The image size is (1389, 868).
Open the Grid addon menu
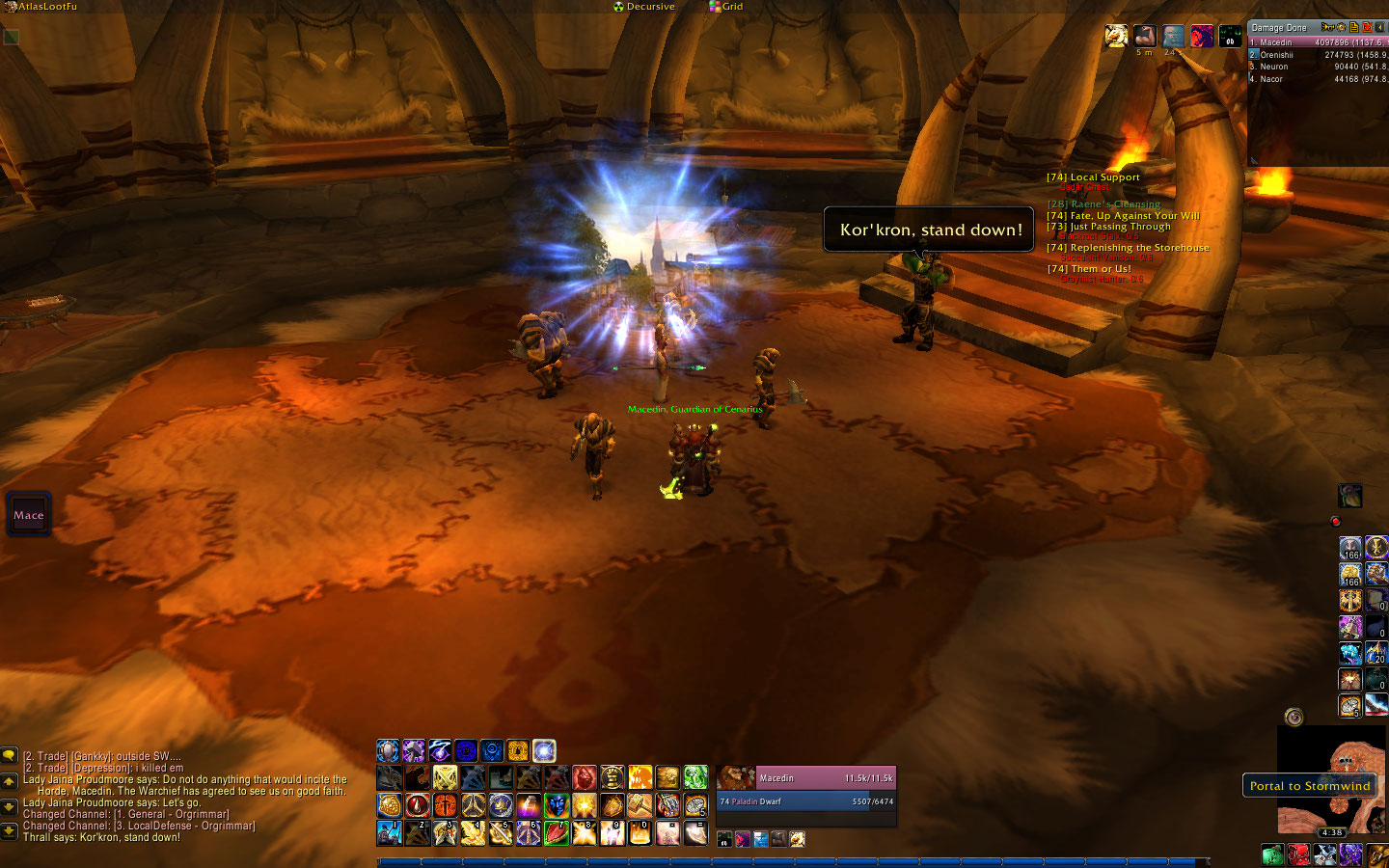click(726, 7)
